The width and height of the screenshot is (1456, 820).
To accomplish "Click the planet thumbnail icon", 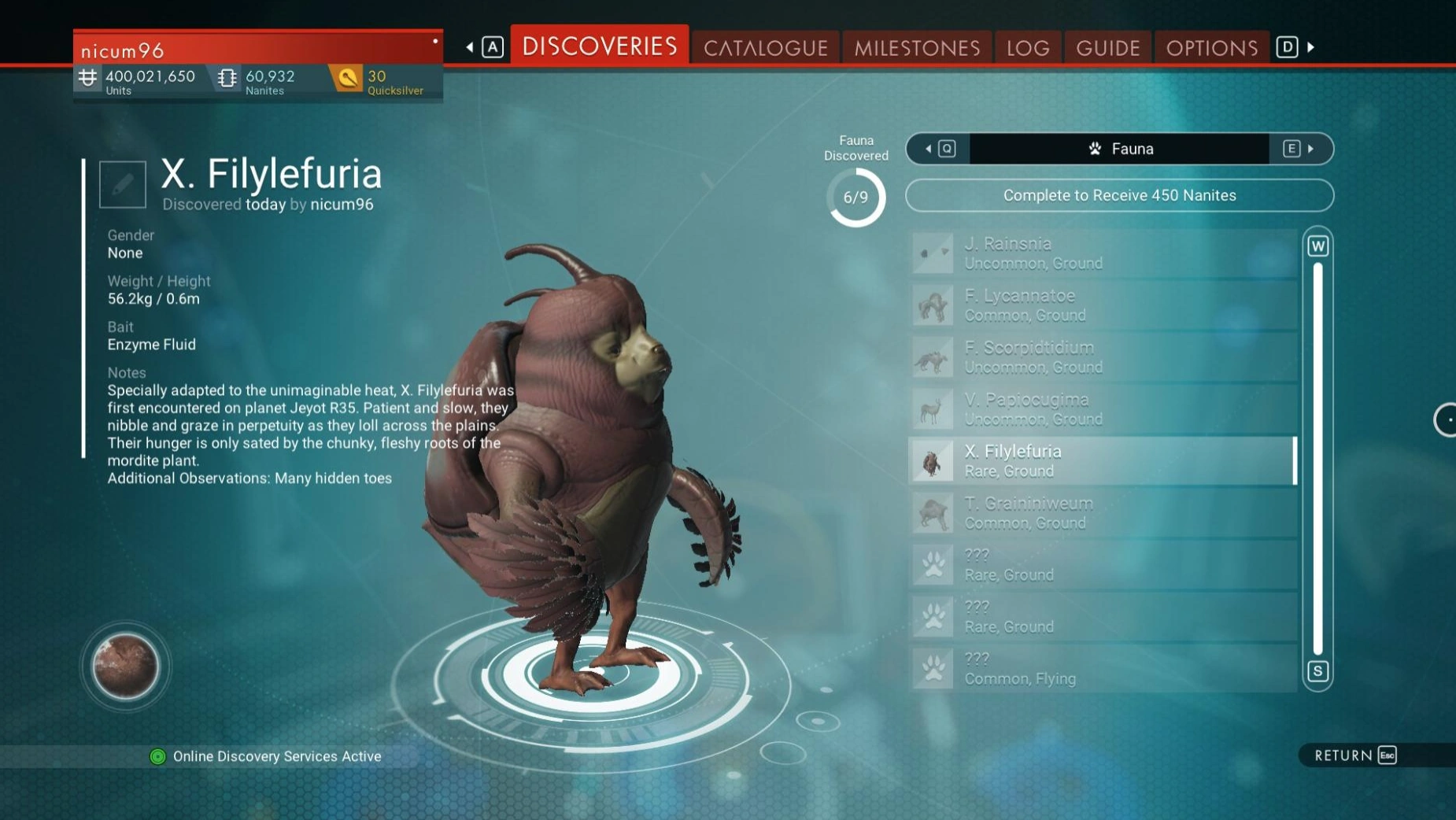I will (x=125, y=667).
